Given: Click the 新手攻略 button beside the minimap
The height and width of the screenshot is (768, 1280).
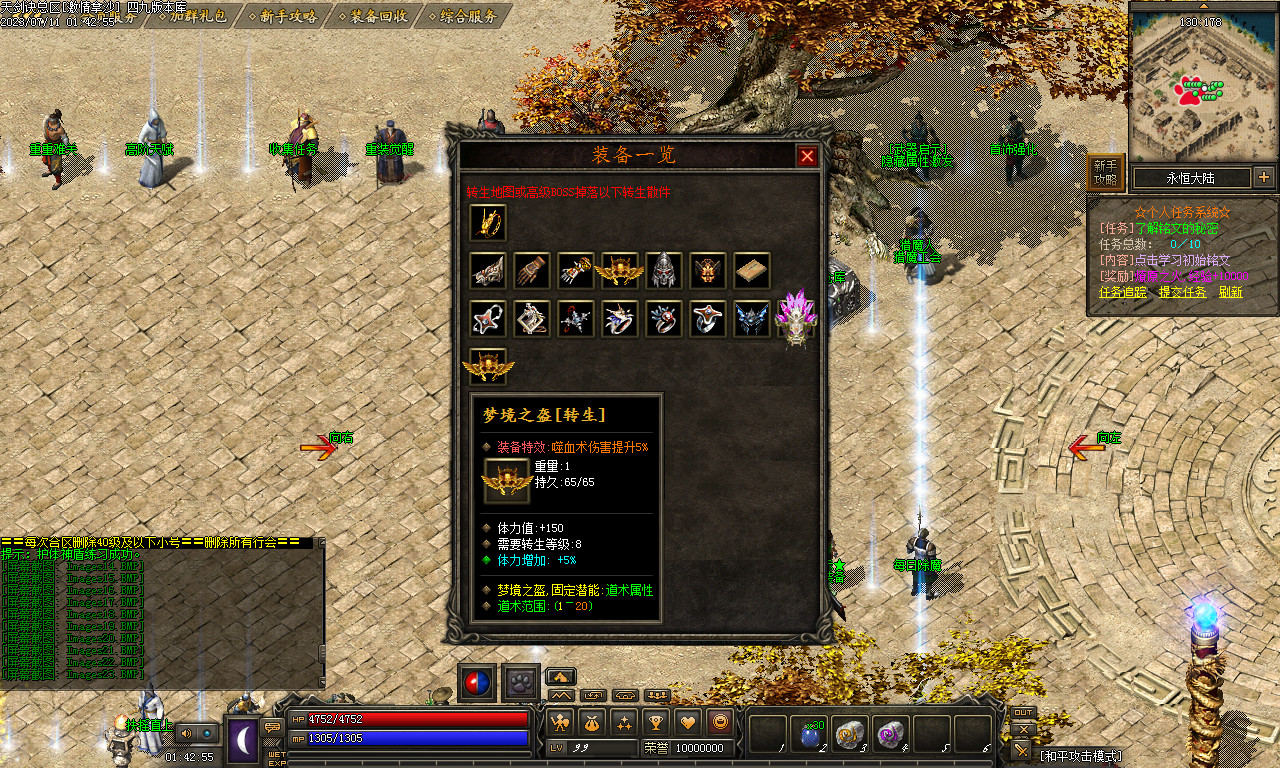Looking at the screenshot, I should [x=1105, y=172].
